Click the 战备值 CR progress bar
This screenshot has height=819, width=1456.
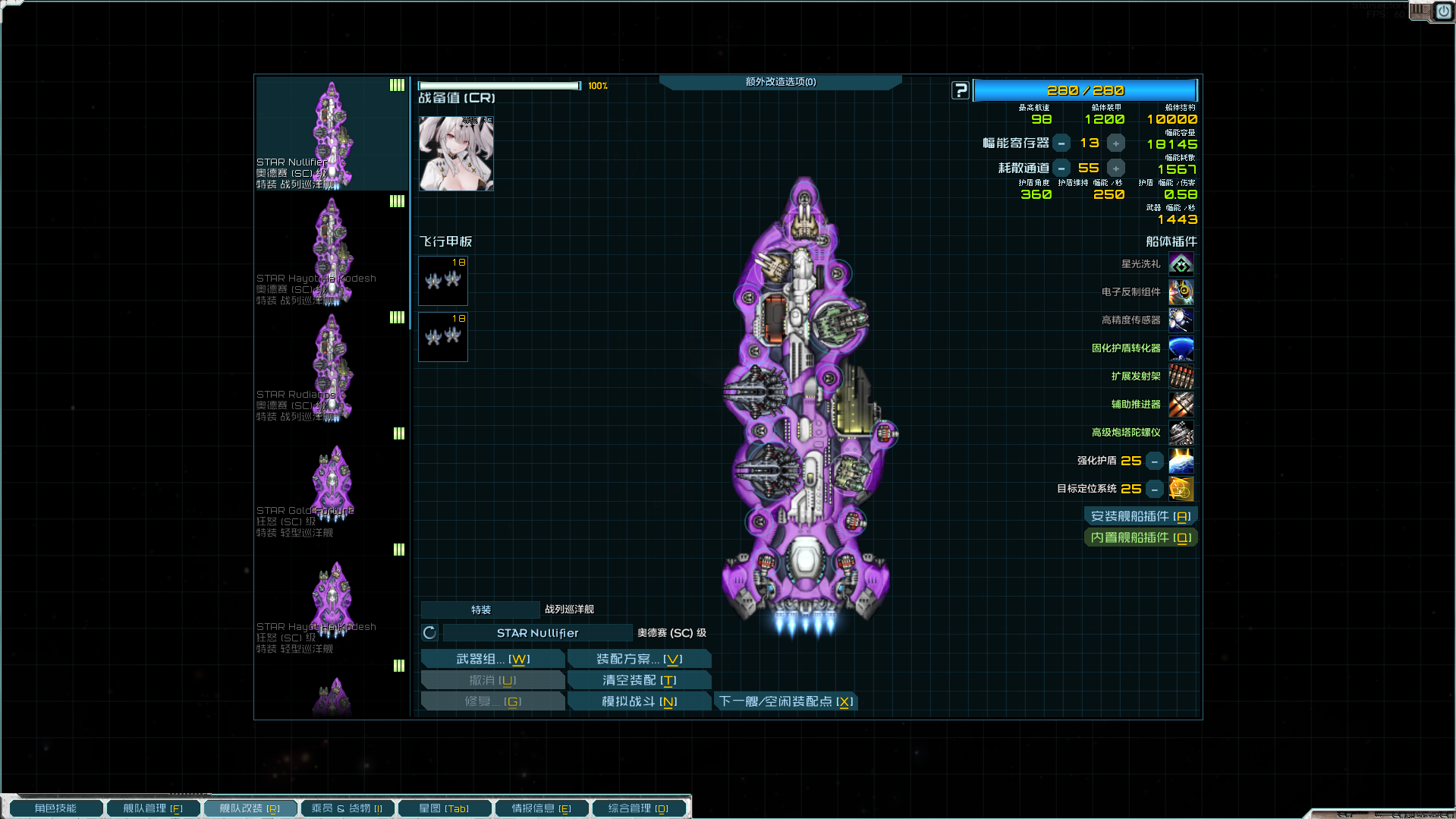coord(499,86)
